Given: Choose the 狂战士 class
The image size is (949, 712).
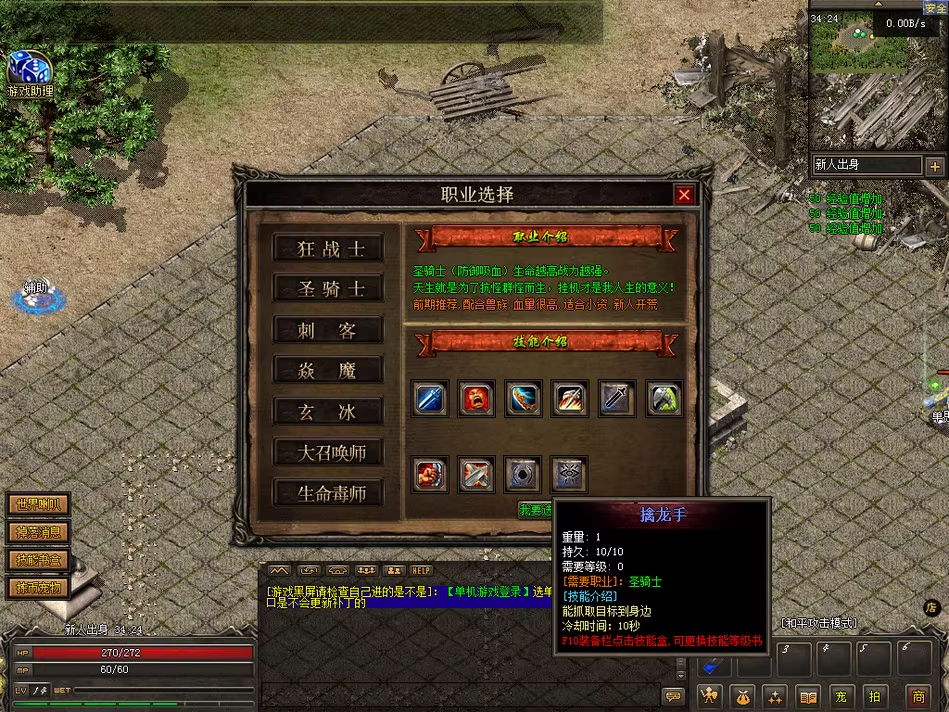Looking at the screenshot, I should (328, 249).
